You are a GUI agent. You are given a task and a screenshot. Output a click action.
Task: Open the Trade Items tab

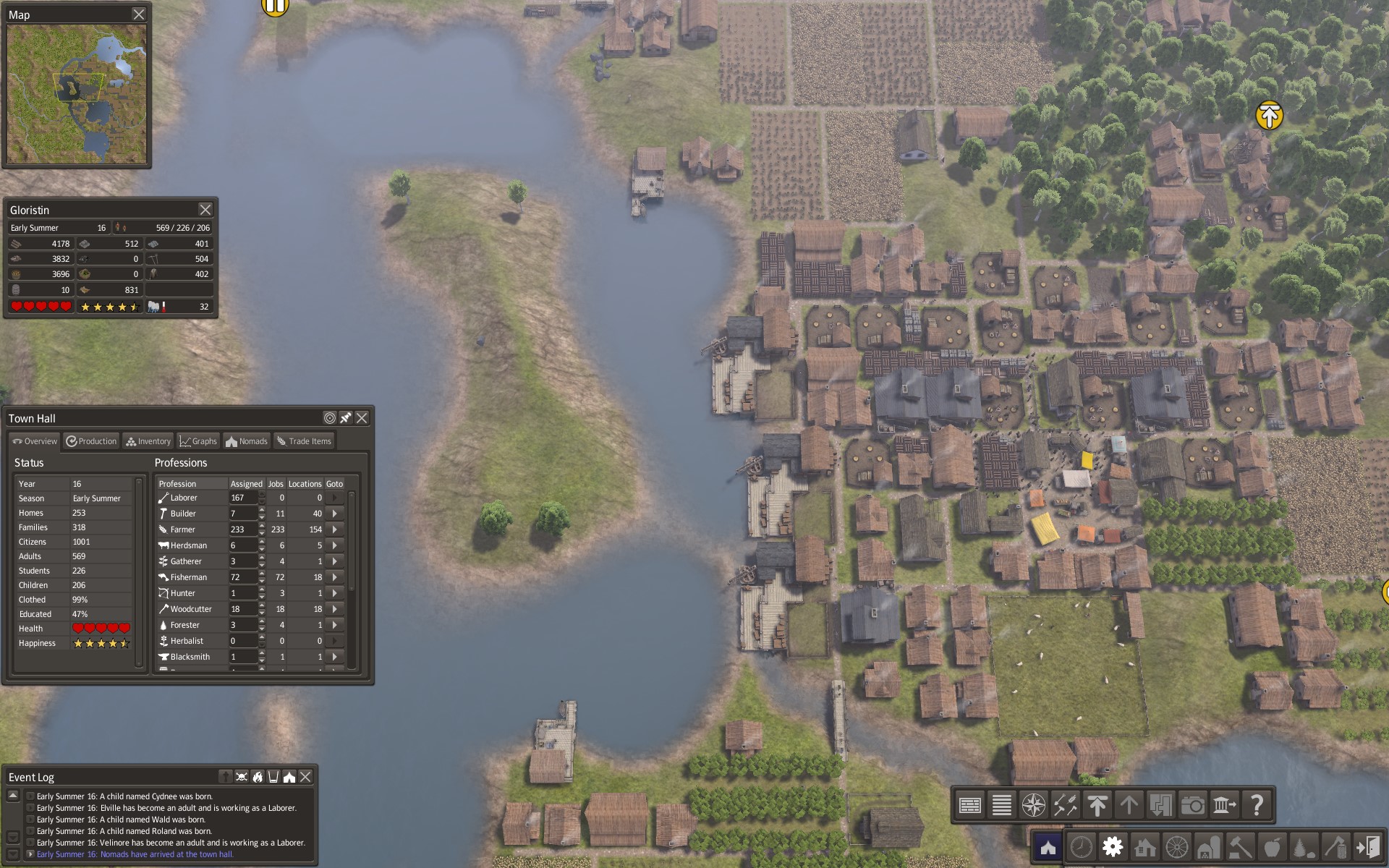point(304,441)
